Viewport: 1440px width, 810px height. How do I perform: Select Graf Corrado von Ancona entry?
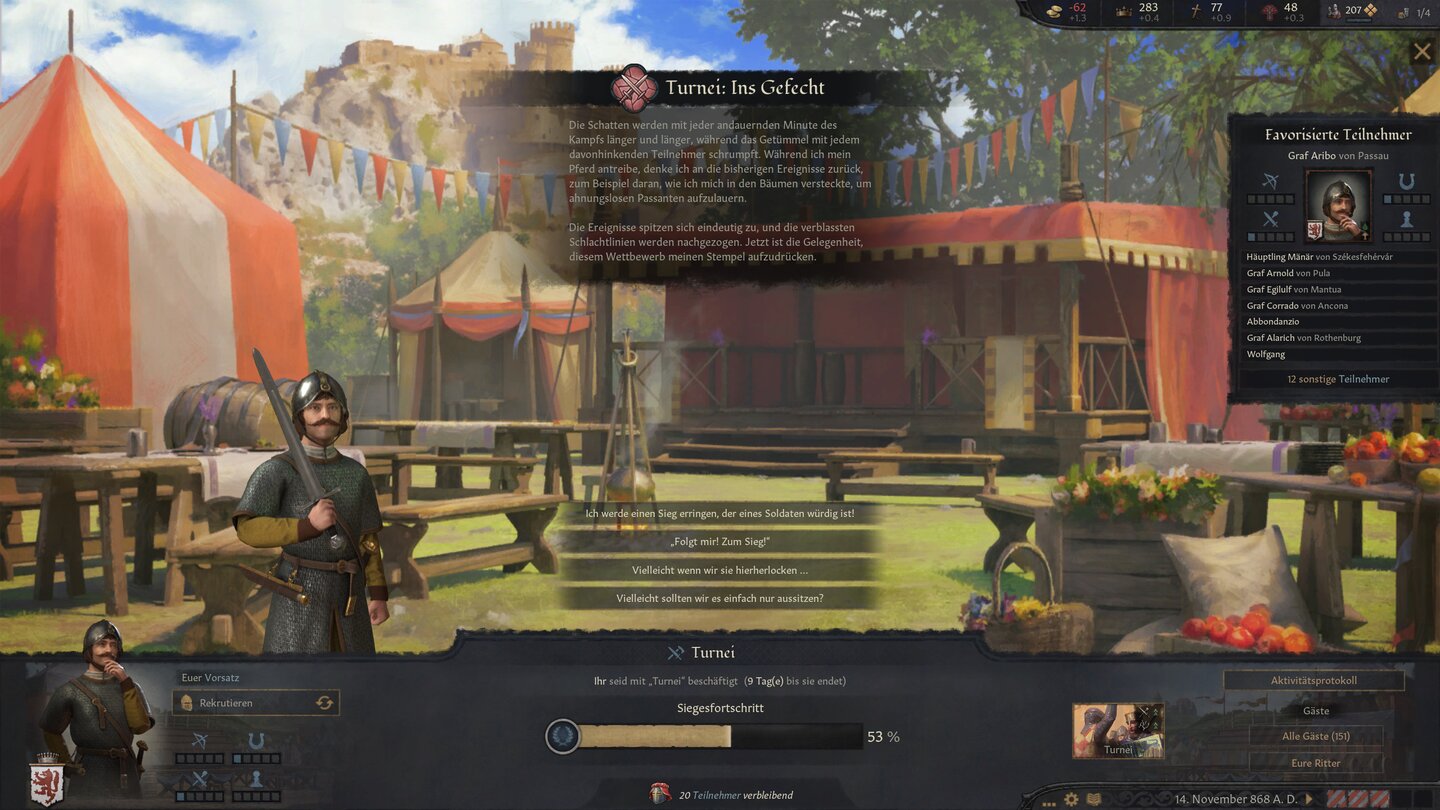[1297, 306]
